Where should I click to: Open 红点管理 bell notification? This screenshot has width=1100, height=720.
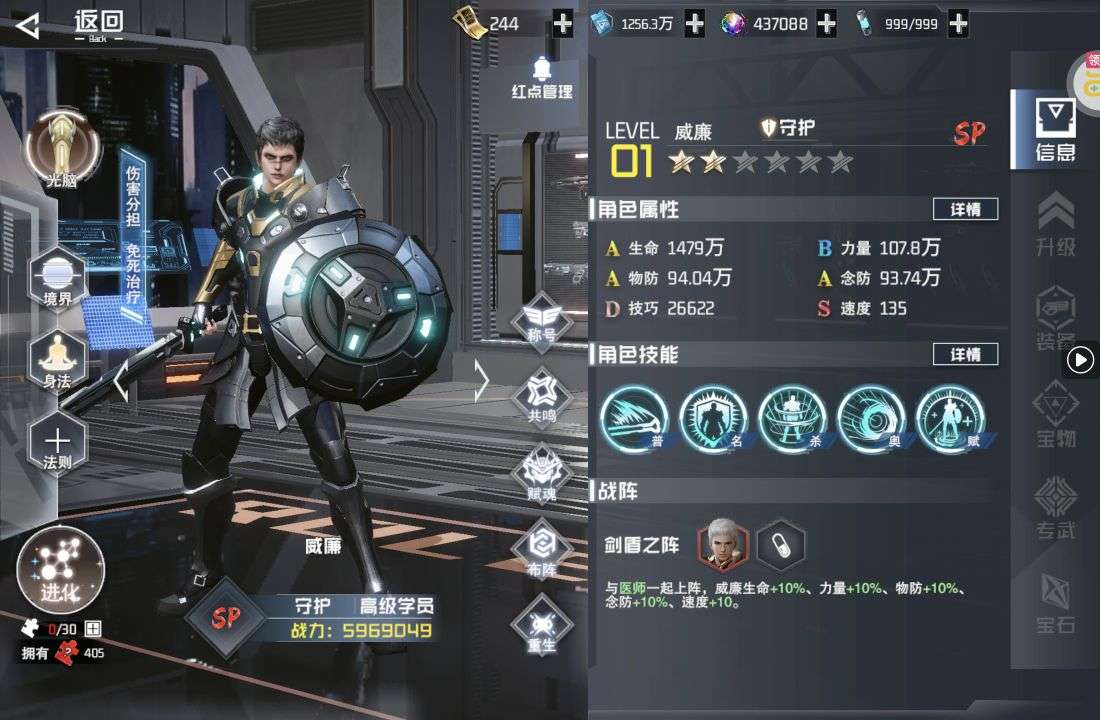coord(542,78)
